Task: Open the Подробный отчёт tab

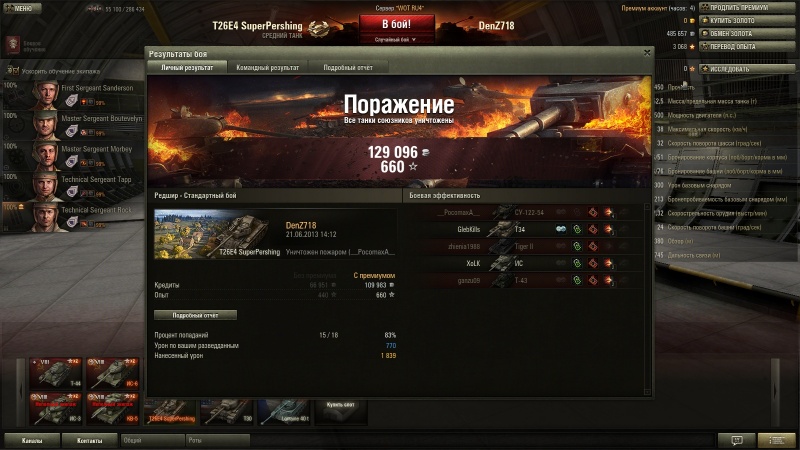Action: point(348,67)
